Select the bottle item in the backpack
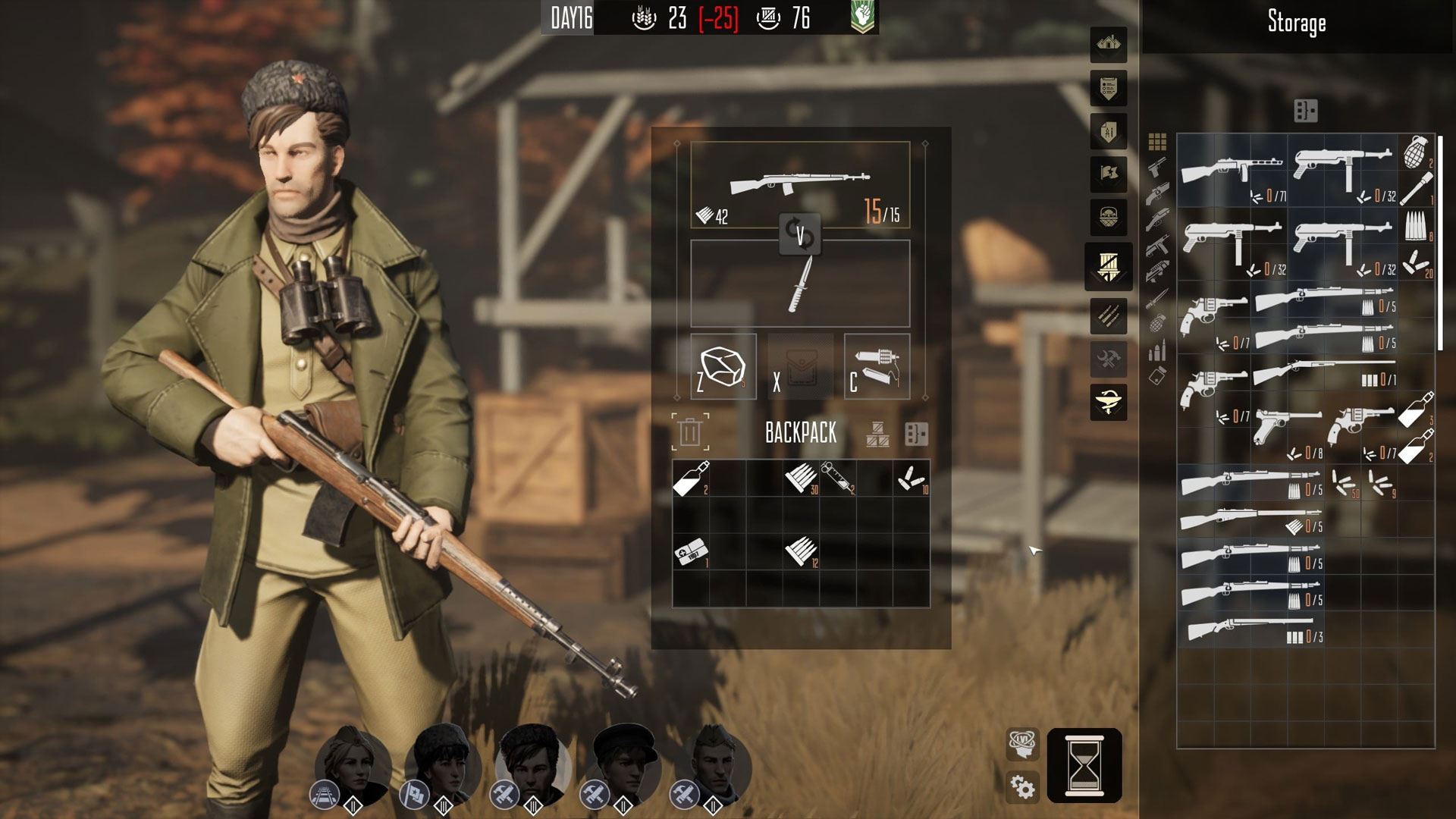 [x=691, y=478]
